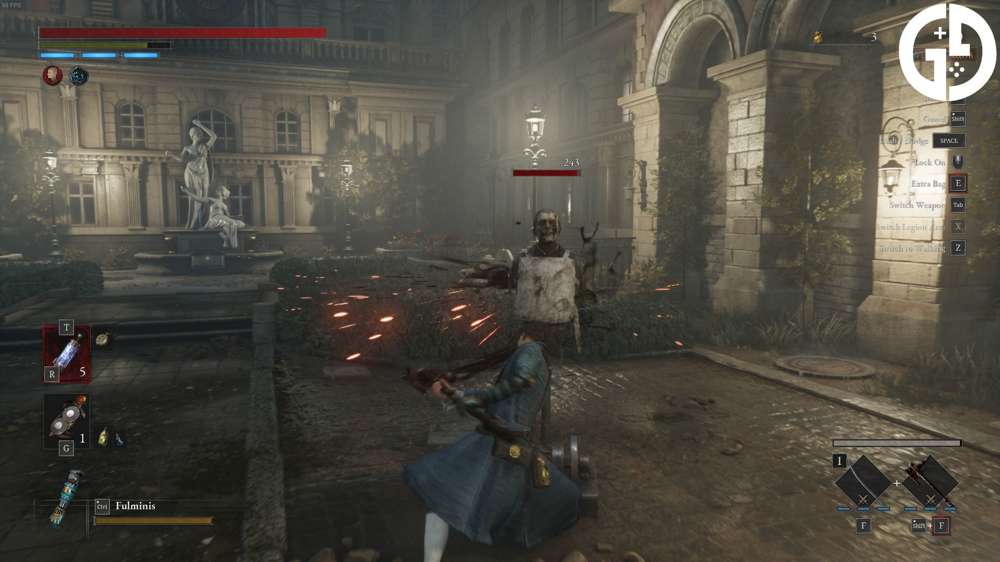
Task: Click the blue swirl status buff icon
Action: coord(78,75)
